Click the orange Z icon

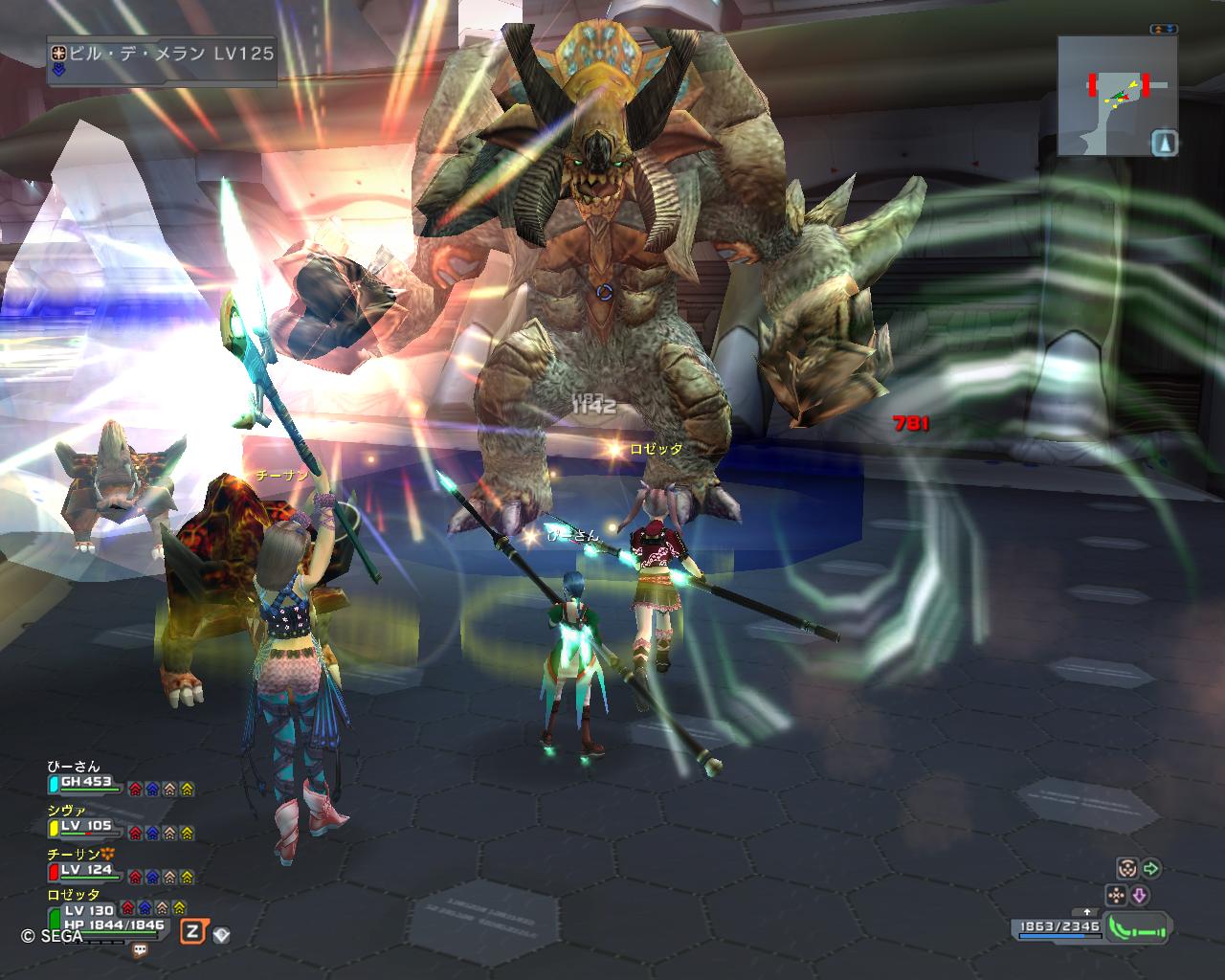tap(194, 931)
